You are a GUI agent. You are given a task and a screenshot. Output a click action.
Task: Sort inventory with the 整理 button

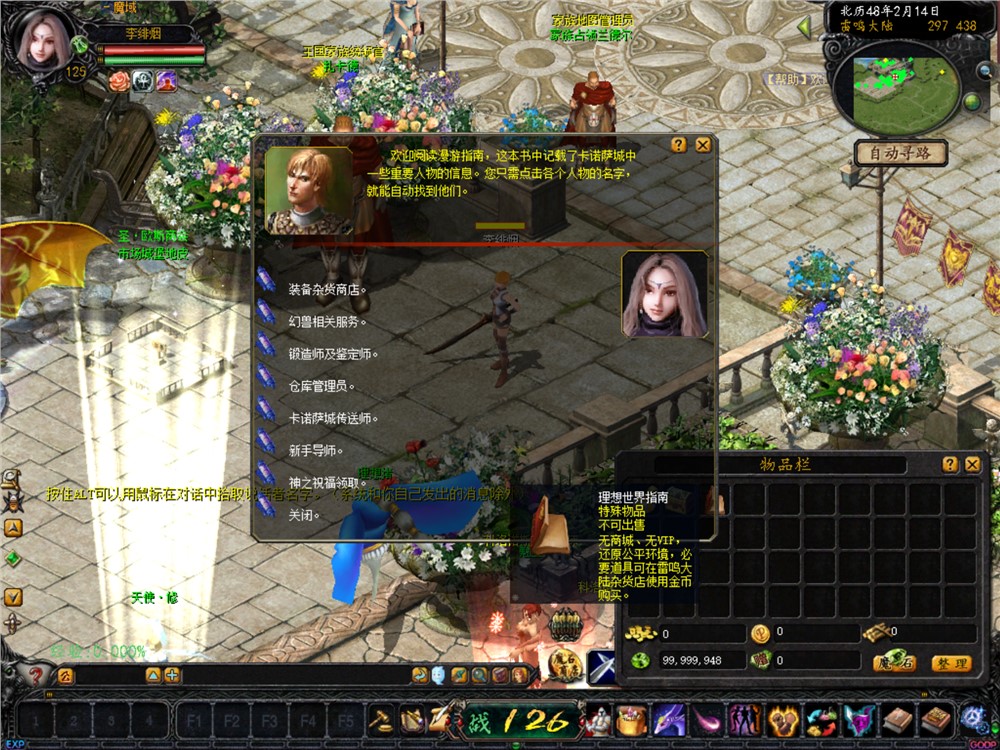click(x=951, y=663)
